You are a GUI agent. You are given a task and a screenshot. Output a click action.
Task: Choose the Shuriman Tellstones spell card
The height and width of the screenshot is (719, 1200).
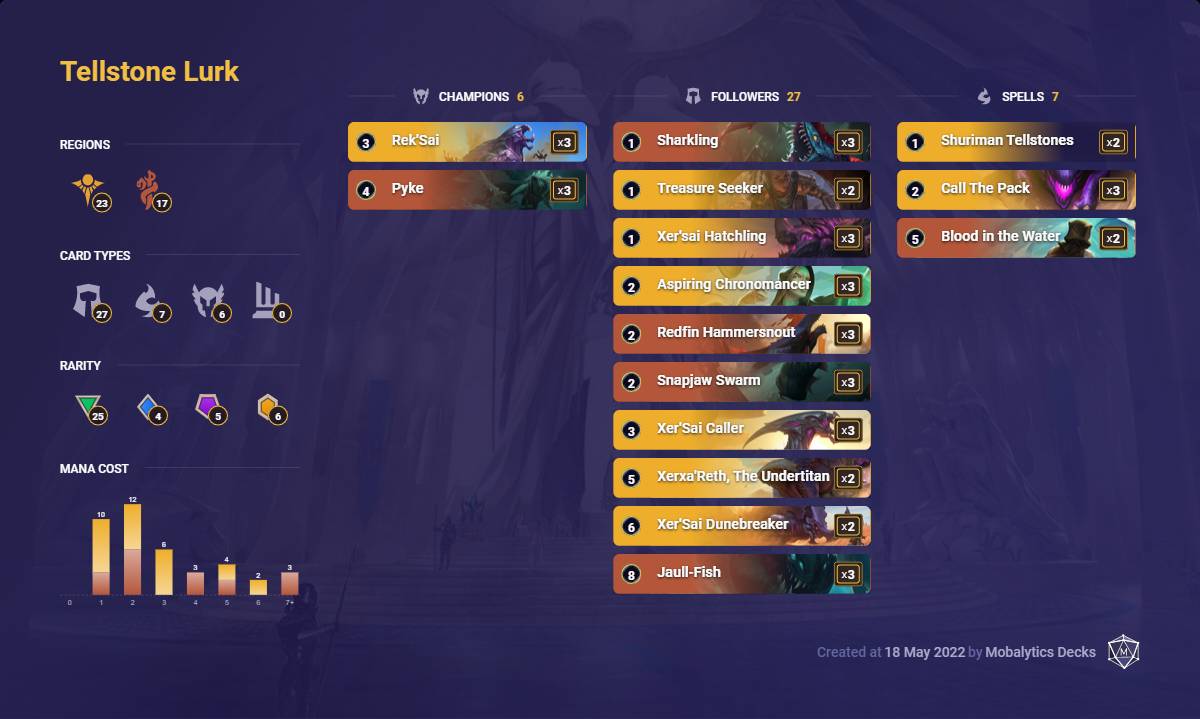1016,142
